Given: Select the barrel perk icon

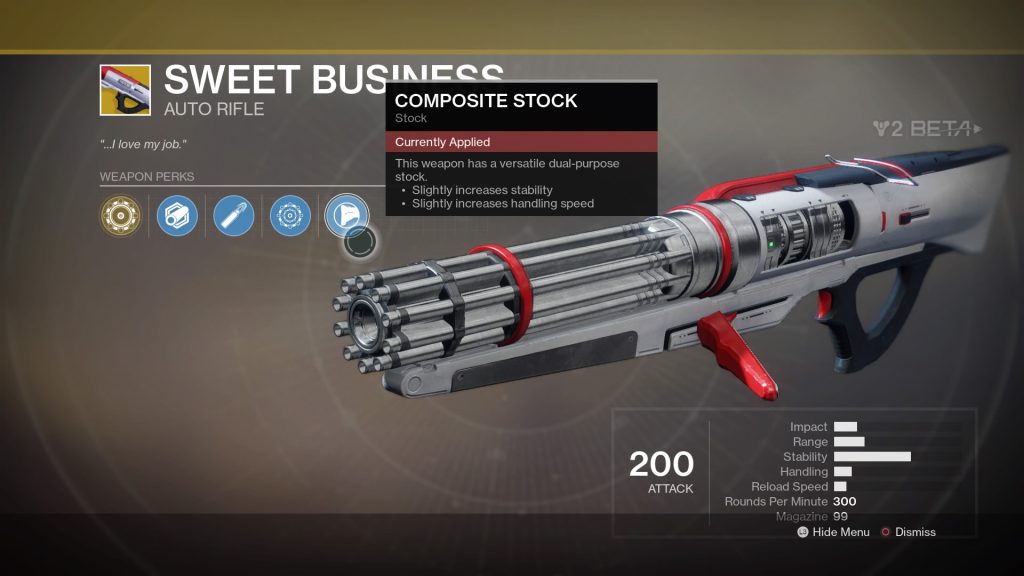Looking at the screenshot, I should [177, 215].
